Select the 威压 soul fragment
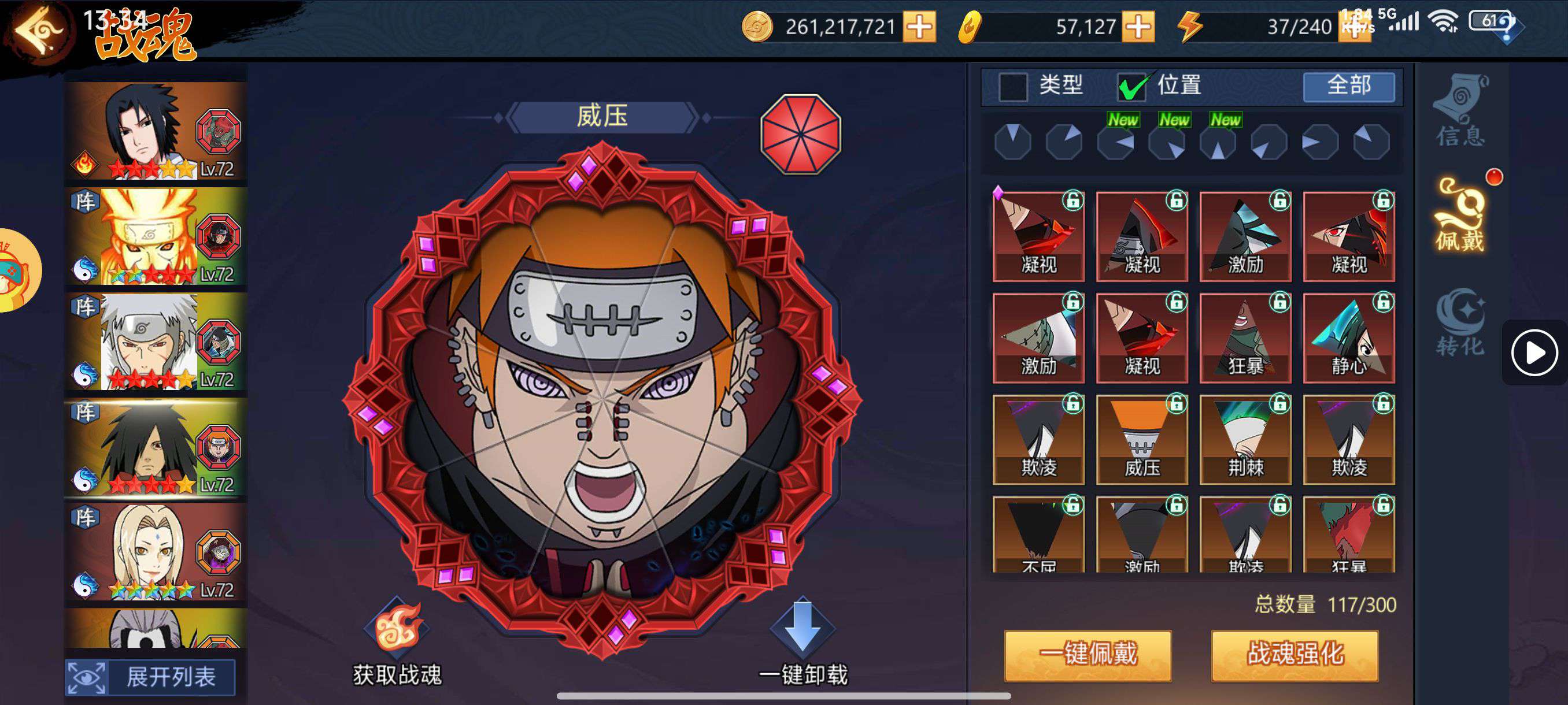This screenshot has height=705, width=1568. [1142, 440]
